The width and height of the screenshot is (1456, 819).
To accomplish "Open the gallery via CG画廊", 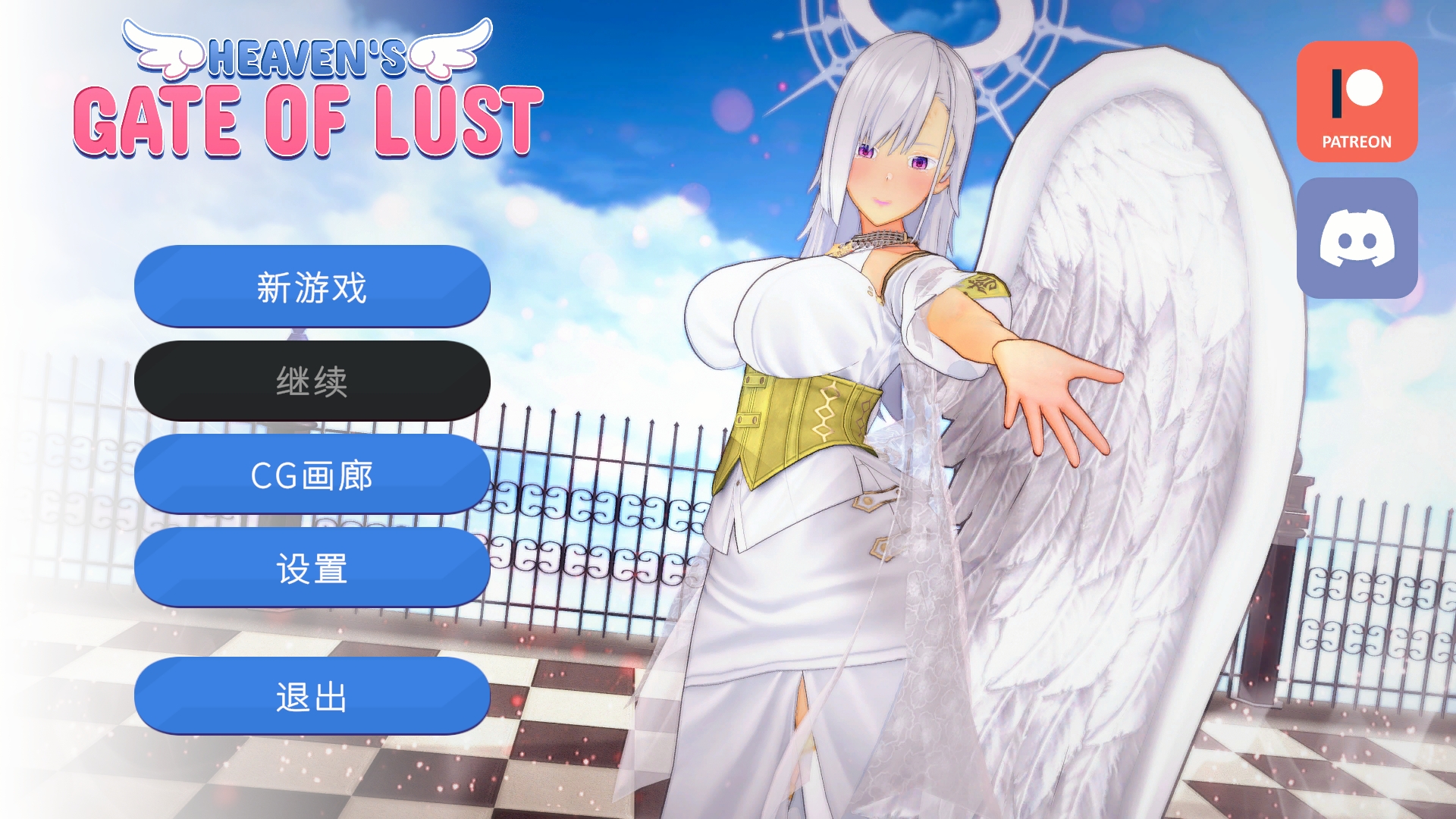I will click(x=311, y=475).
